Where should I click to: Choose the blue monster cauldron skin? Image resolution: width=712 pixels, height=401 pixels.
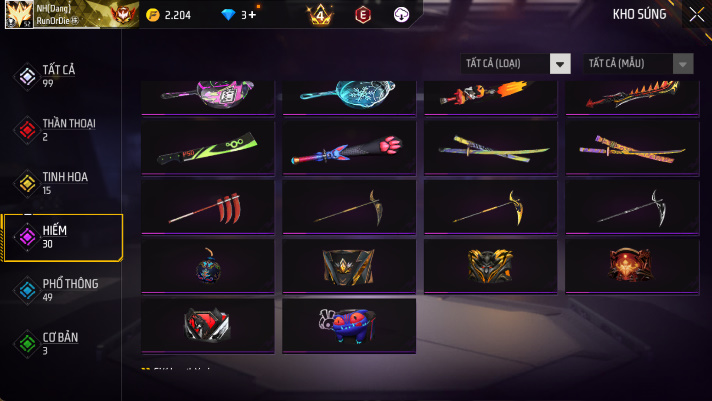[x=348, y=325]
